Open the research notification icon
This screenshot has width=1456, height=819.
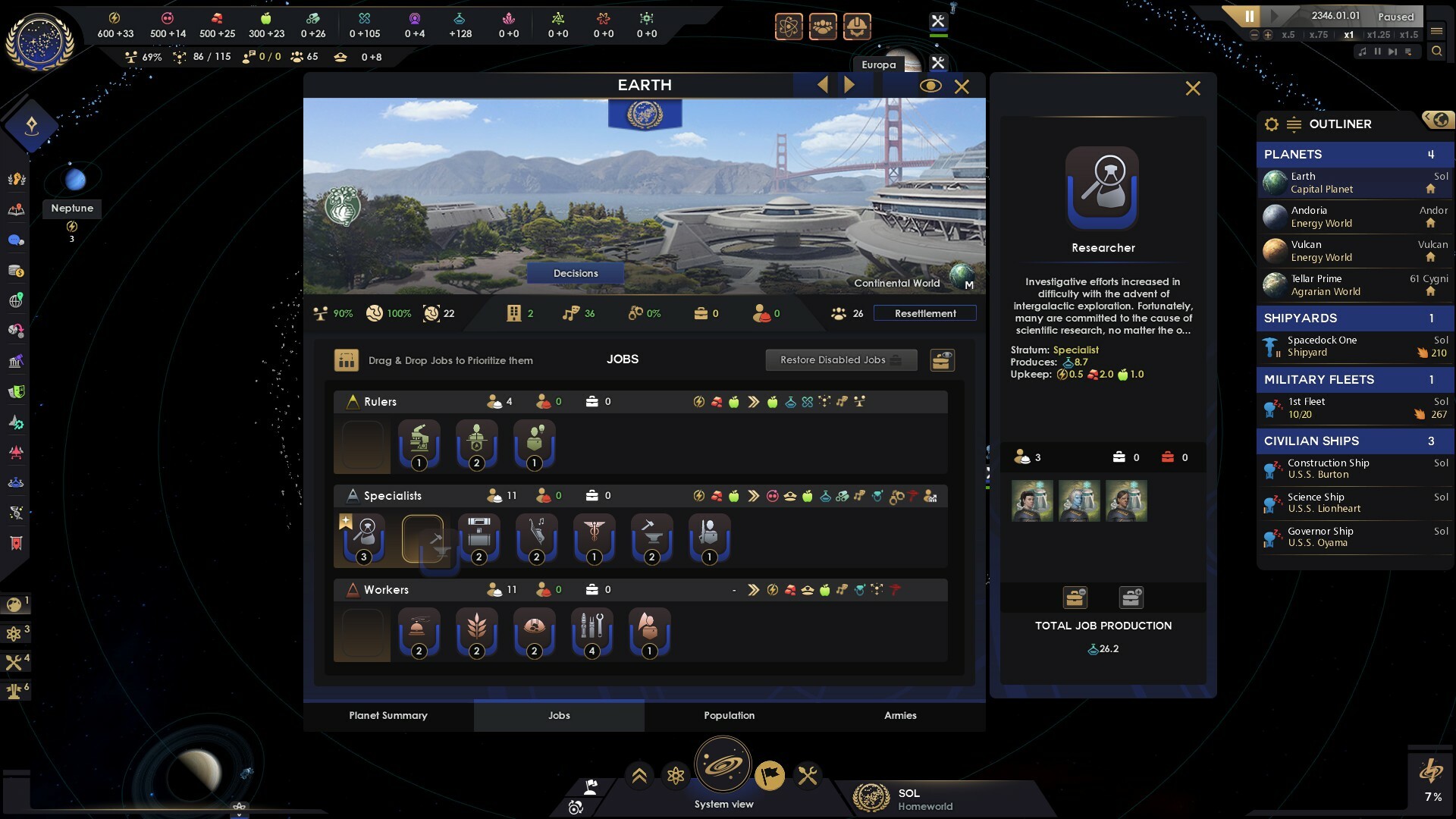789,27
